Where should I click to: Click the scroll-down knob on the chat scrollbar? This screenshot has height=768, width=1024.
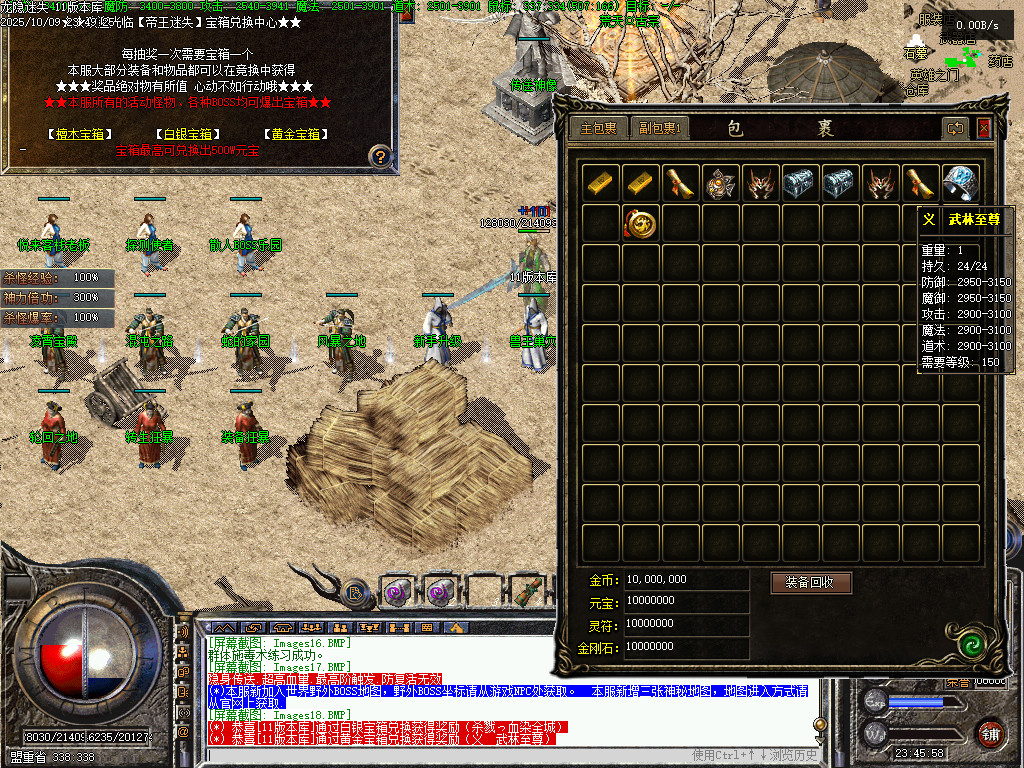[822, 724]
